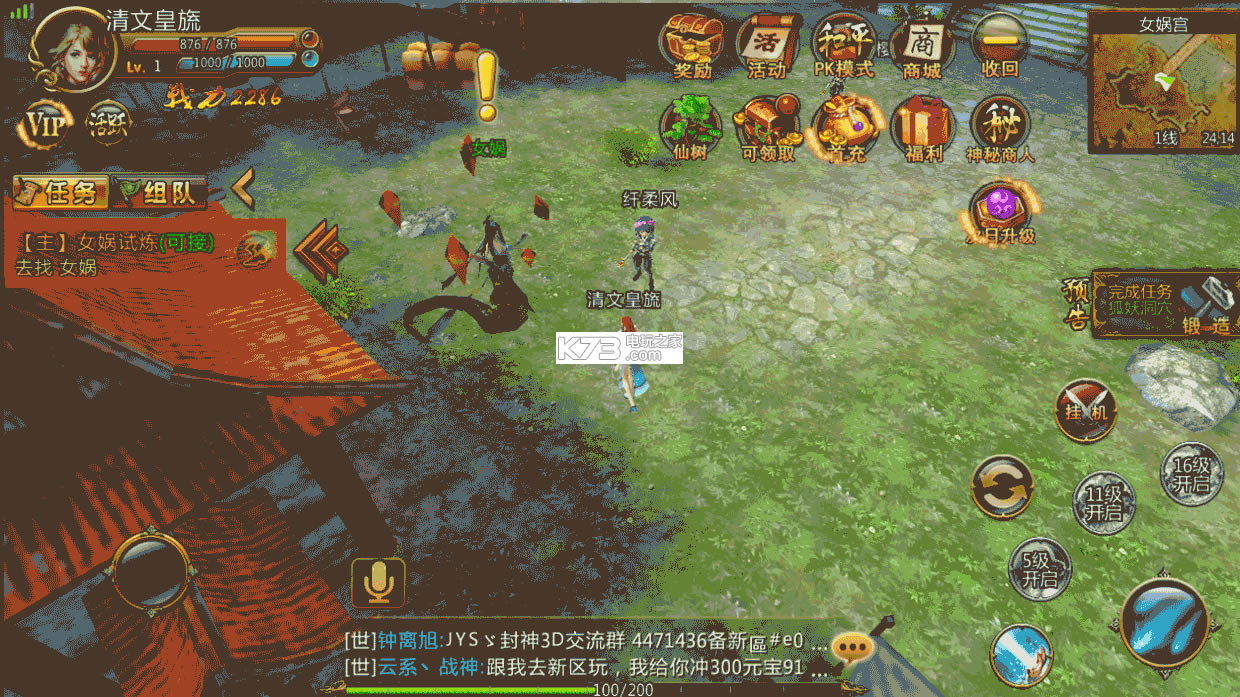The width and height of the screenshot is (1240, 697).
Task: Collapse the menu with 收回 button
Action: click(x=999, y=45)
